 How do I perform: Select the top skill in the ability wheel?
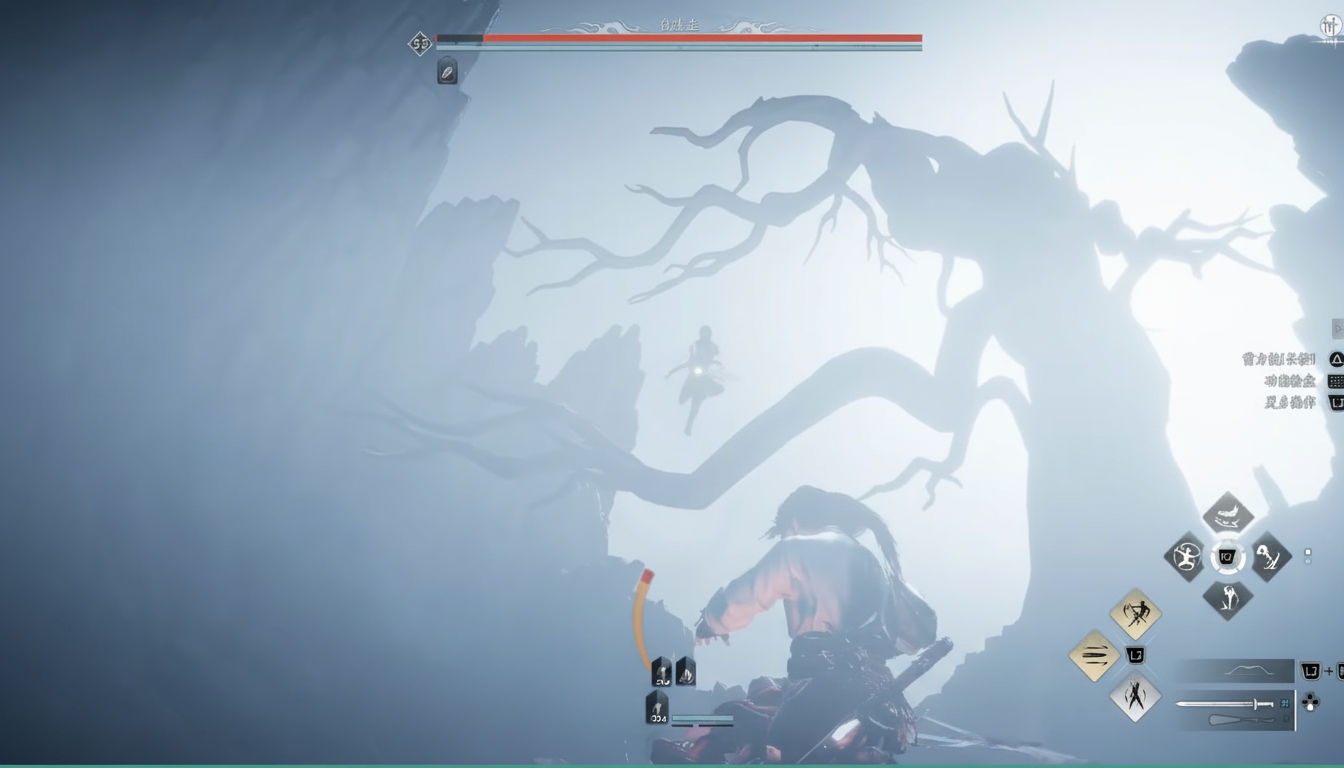[x=1227, y=514]
